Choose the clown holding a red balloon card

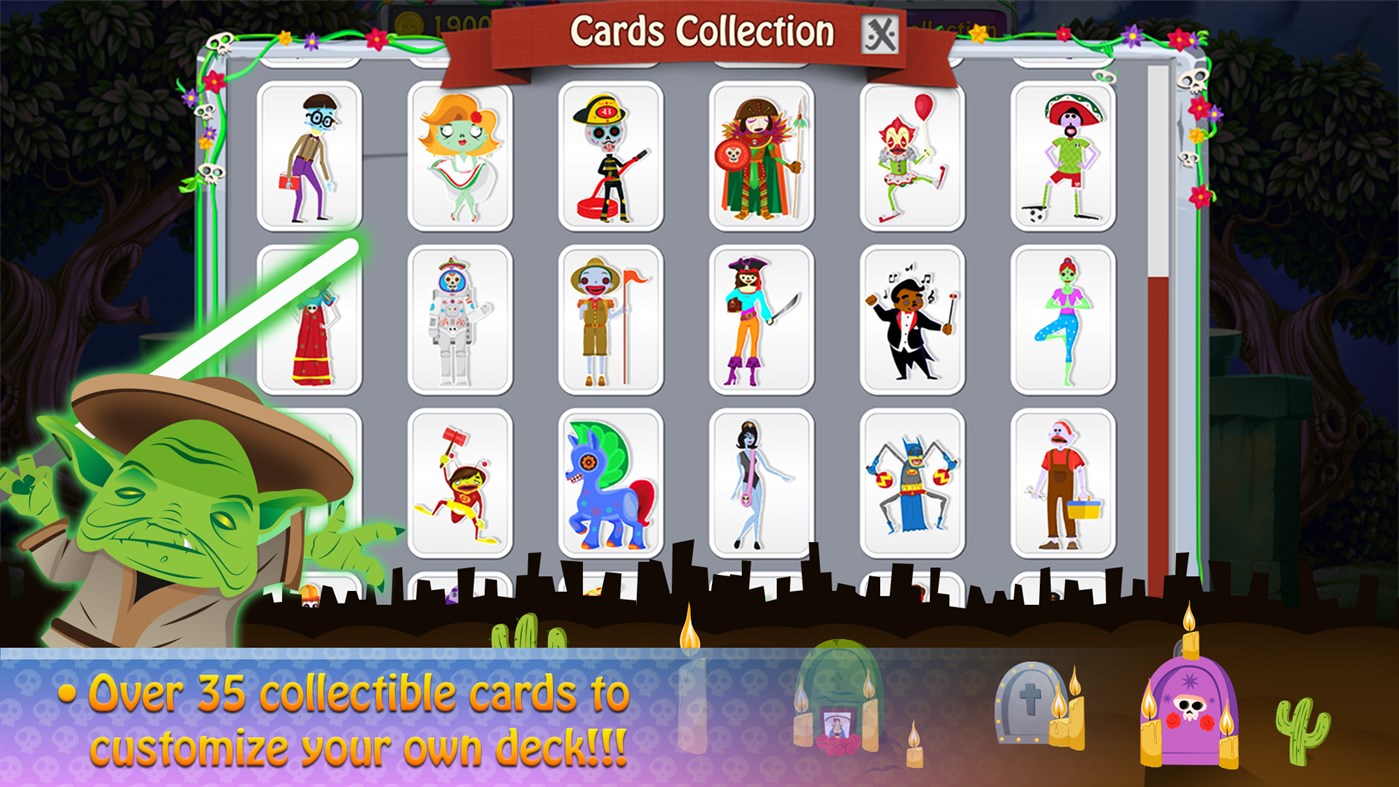click(911, 155)
